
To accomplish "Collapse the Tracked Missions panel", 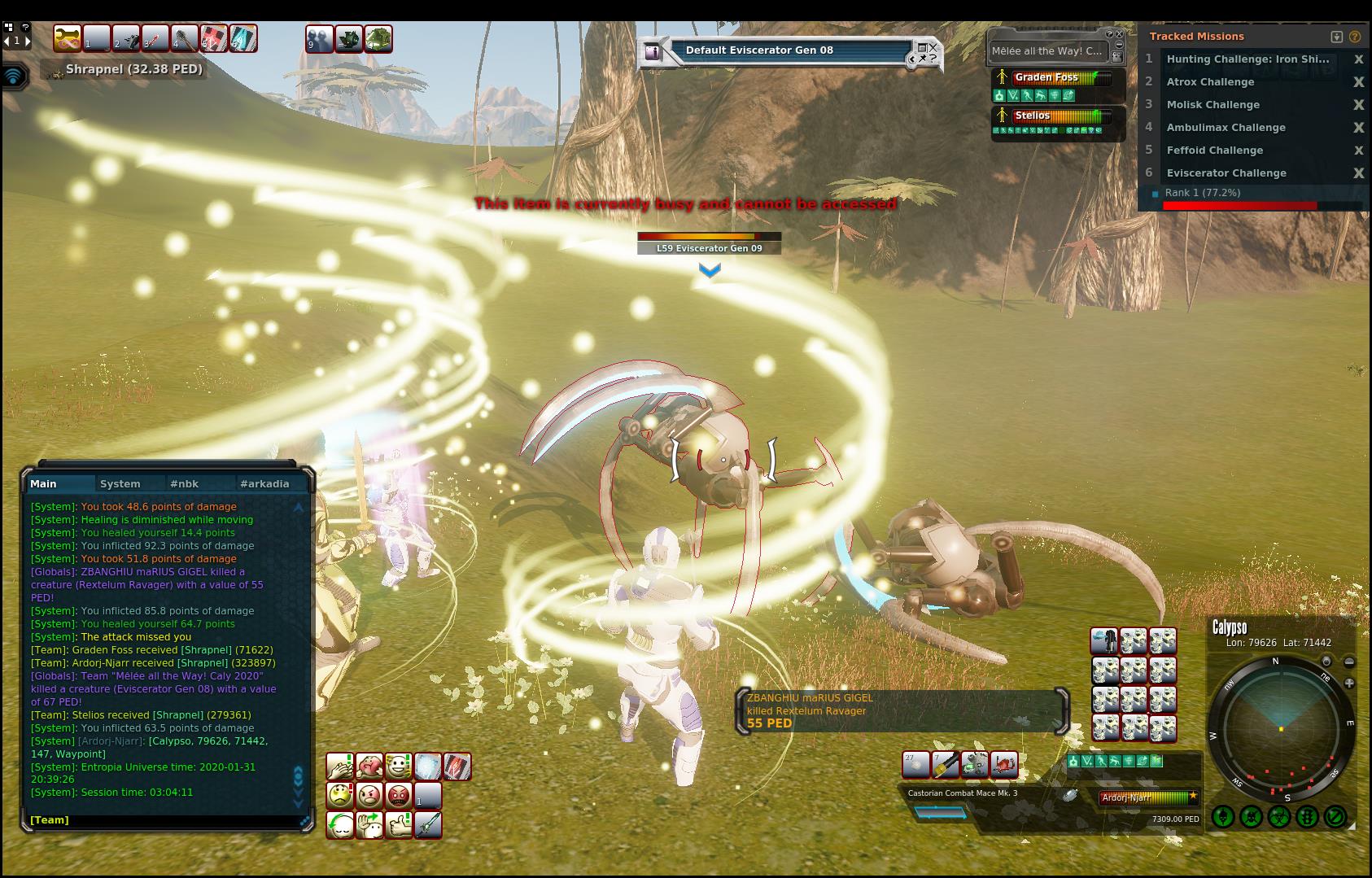I will tap(1336, 37).
